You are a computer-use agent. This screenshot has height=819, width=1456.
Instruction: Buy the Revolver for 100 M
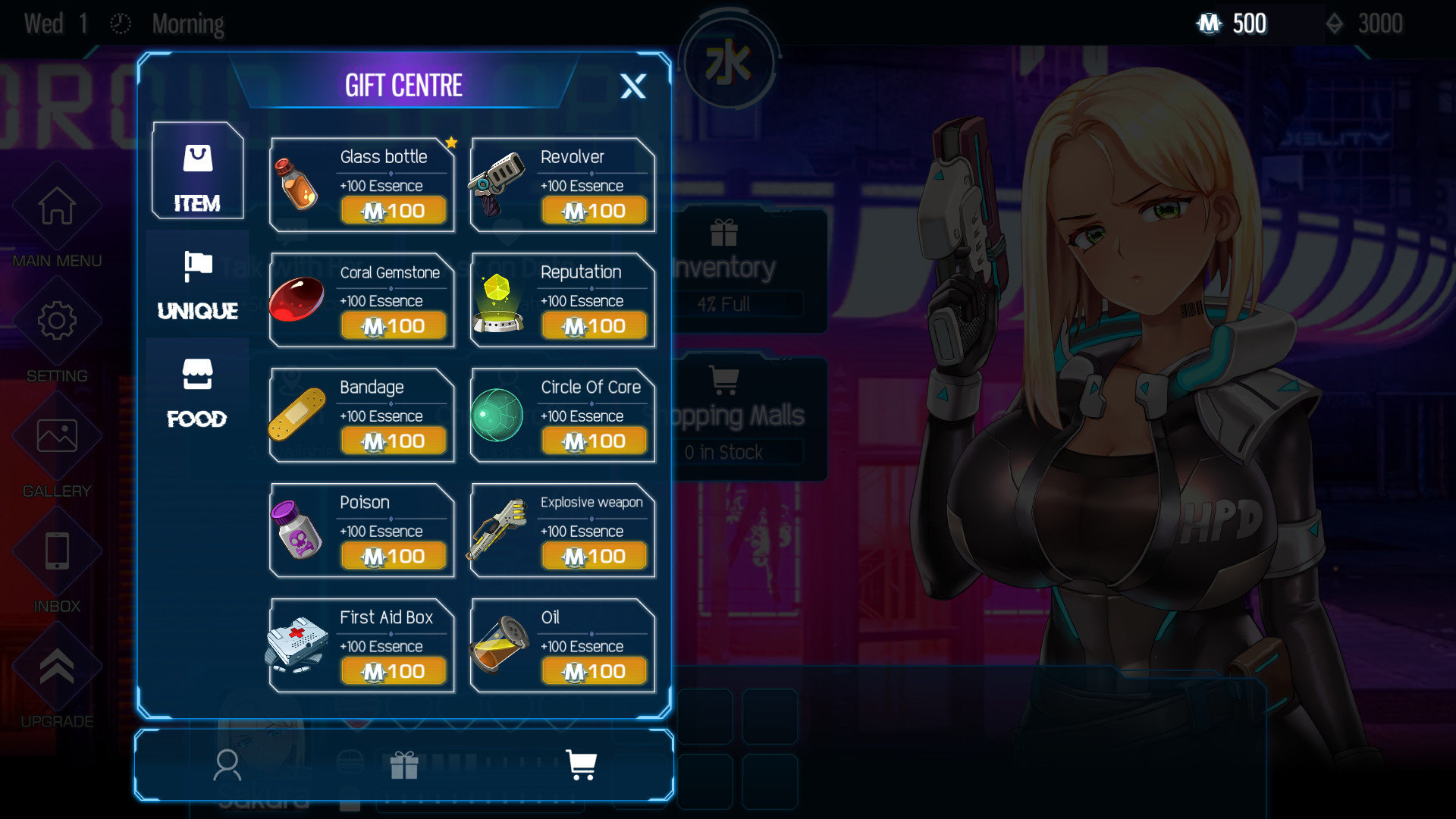point(594,210)
